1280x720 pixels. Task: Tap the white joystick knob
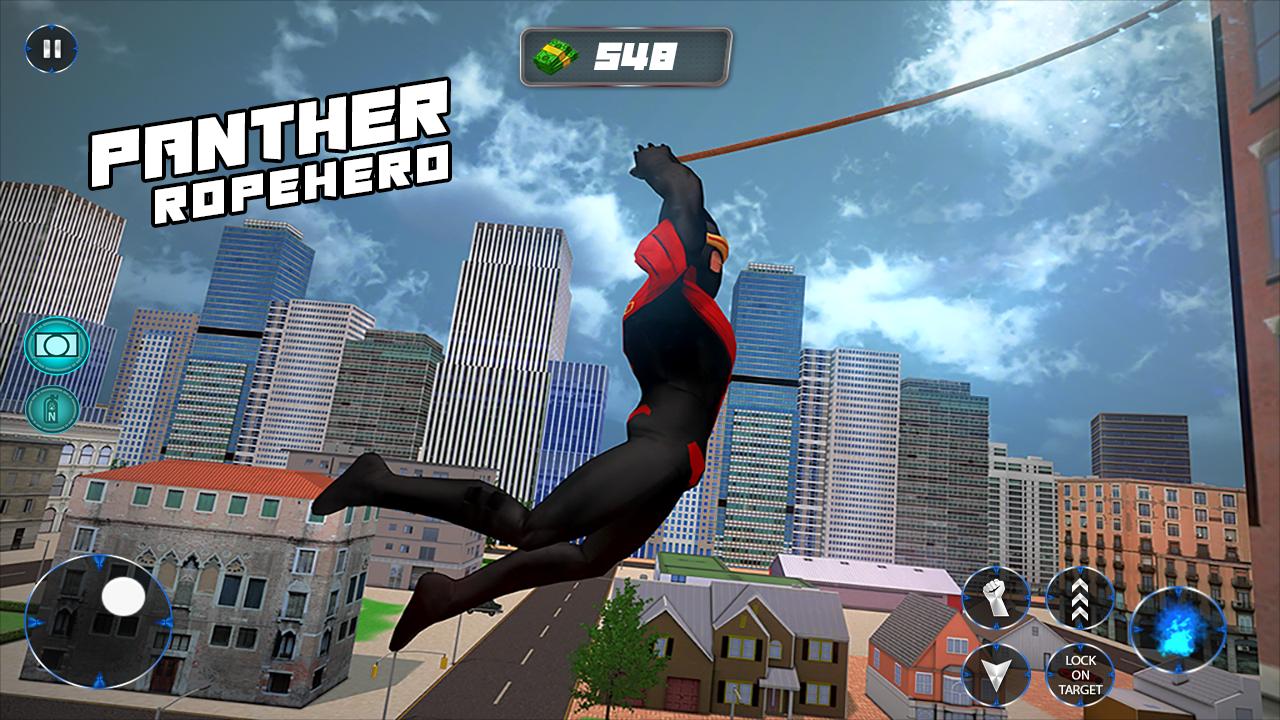(125, 598)
